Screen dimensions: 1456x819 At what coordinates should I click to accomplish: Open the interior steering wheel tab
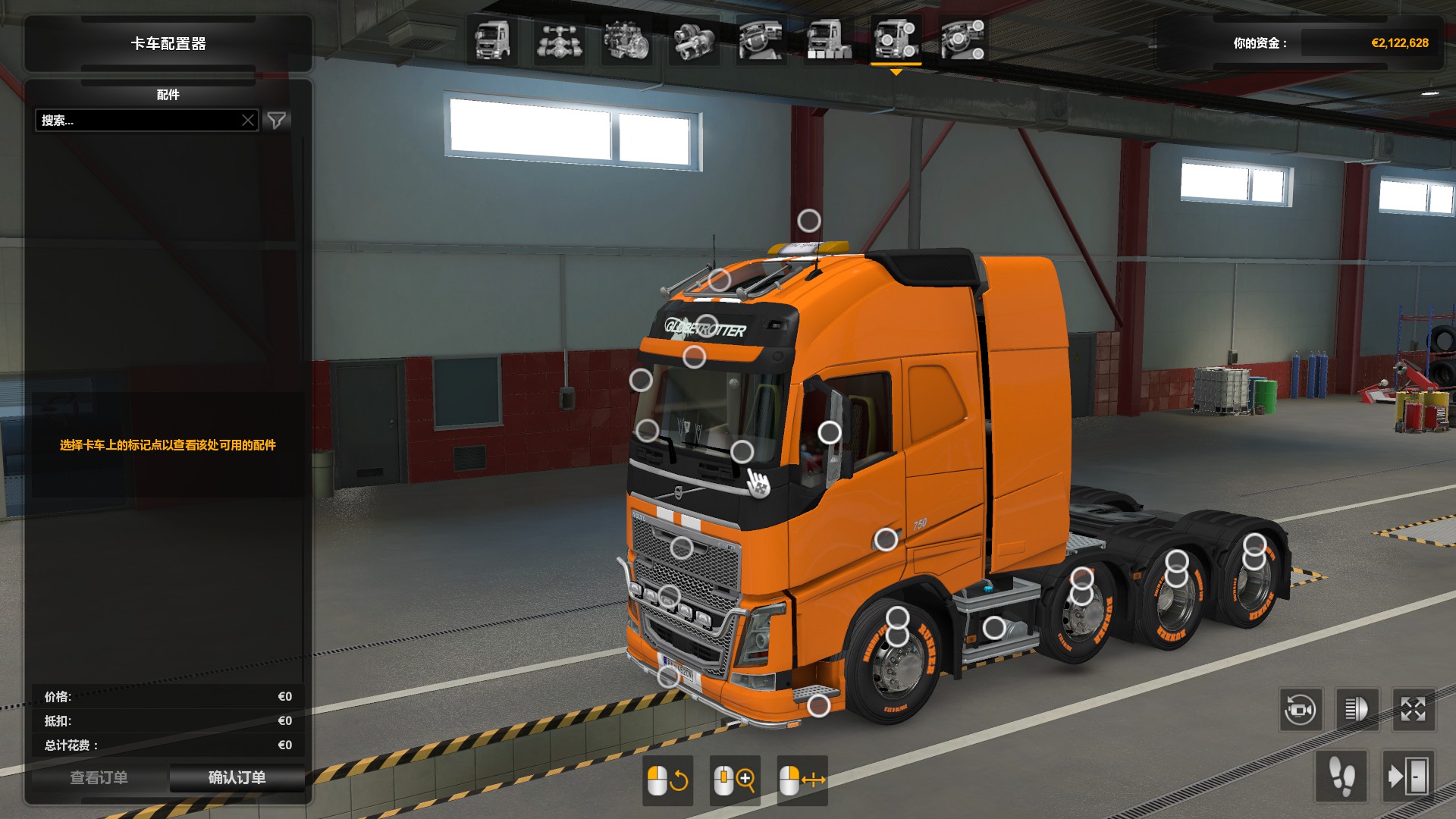click(x=761, y=40)
